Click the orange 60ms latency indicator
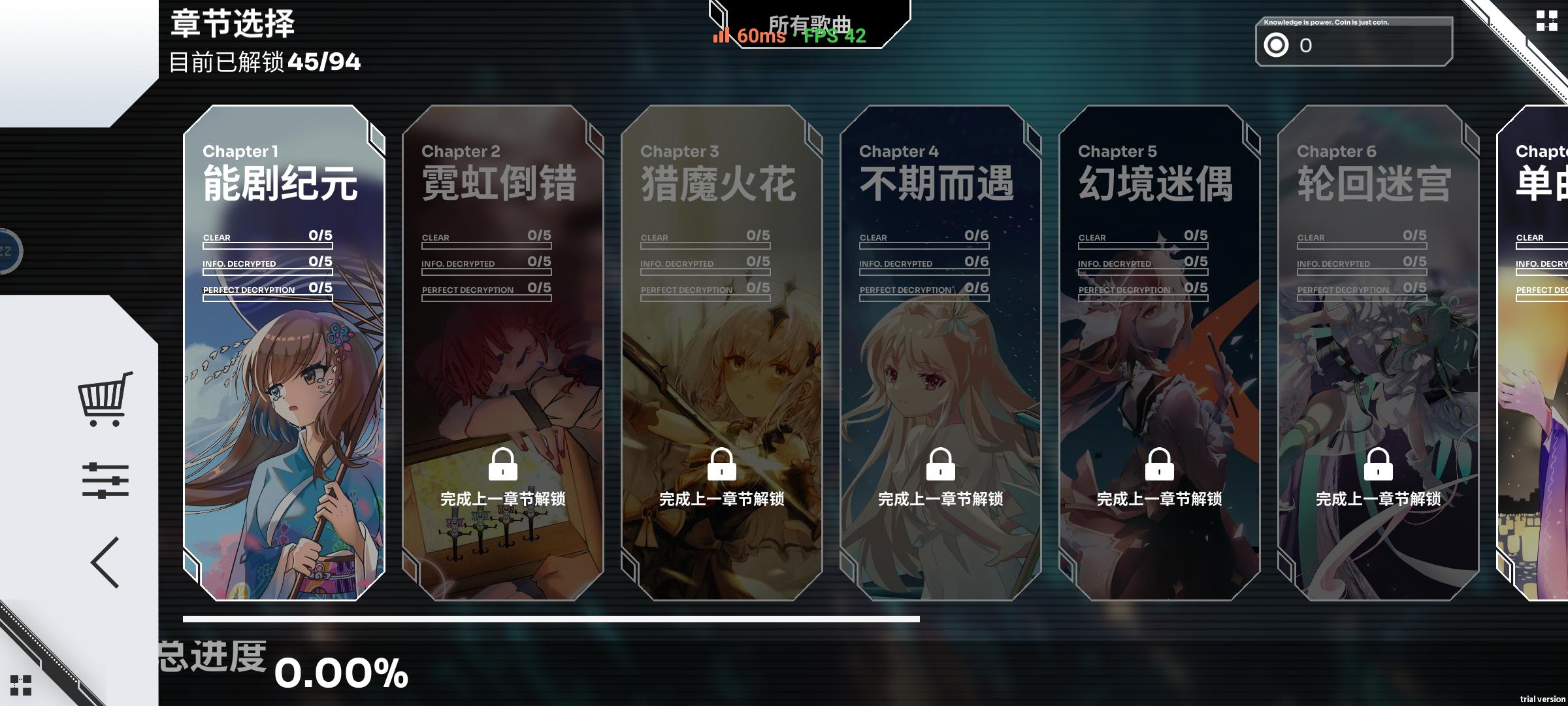 (747, 37)
